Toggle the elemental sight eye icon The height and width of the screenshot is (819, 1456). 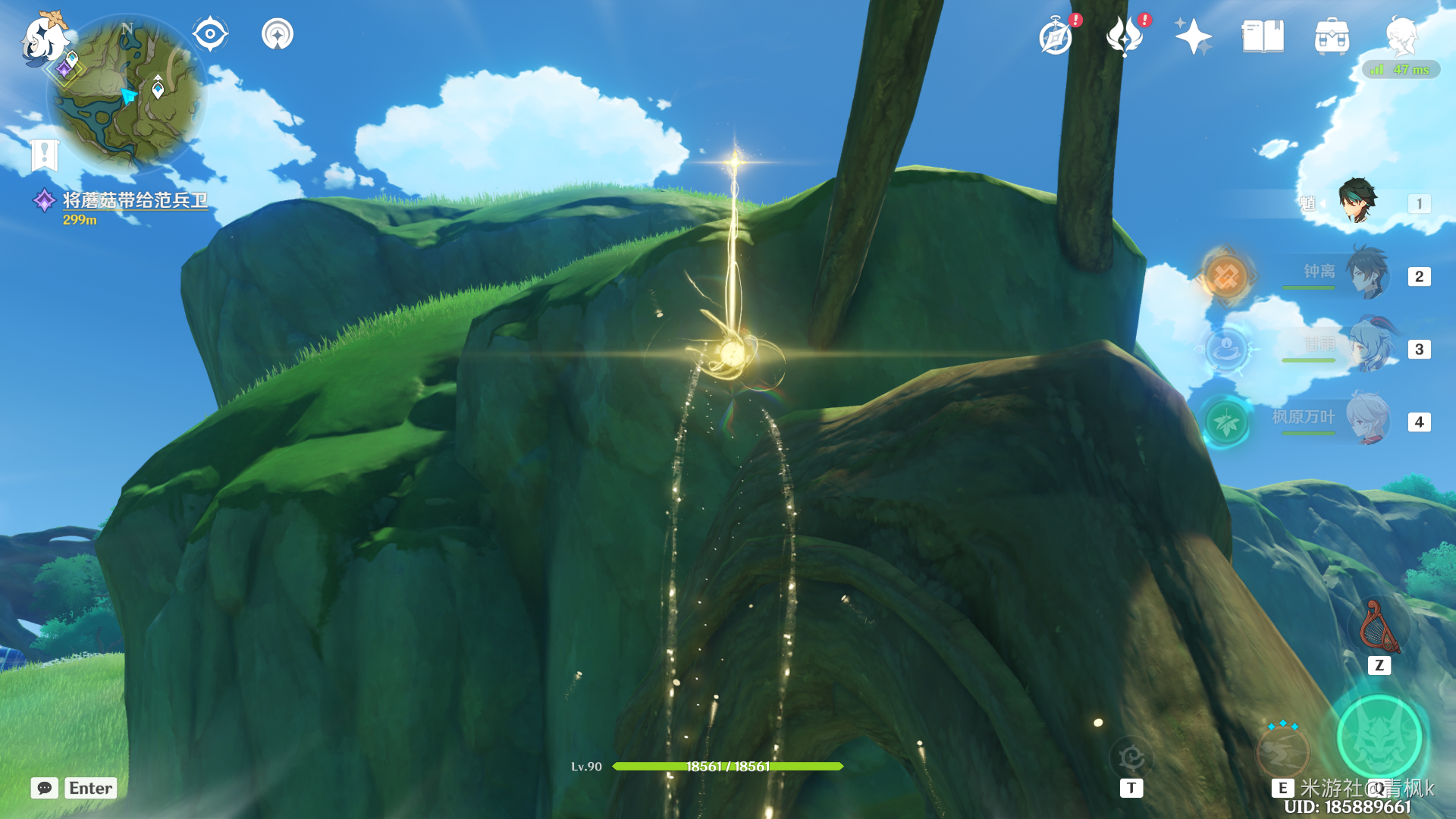coord(209,34)
